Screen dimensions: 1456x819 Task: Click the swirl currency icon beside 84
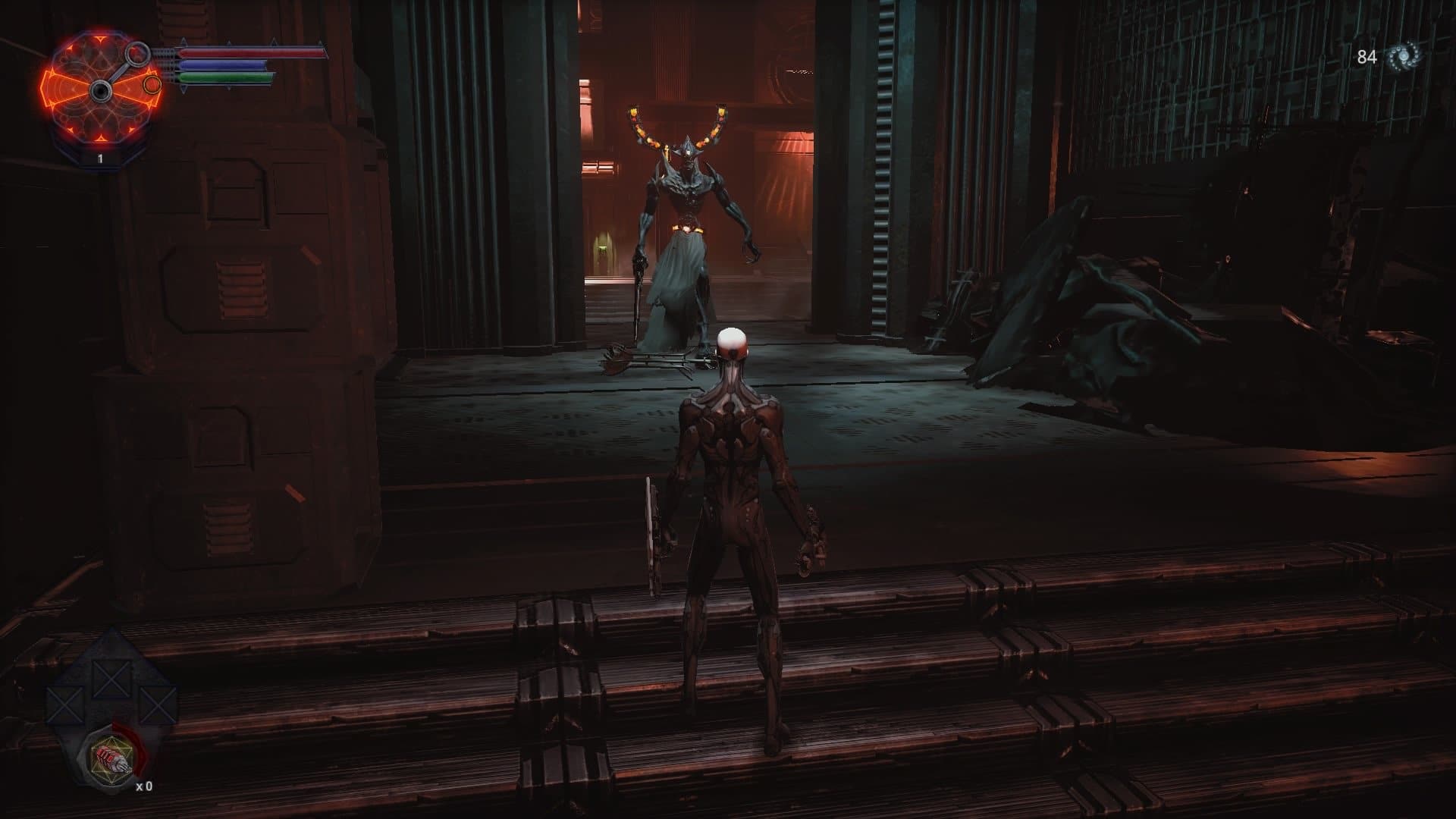pyautogui.click(x=1404, y=57)
